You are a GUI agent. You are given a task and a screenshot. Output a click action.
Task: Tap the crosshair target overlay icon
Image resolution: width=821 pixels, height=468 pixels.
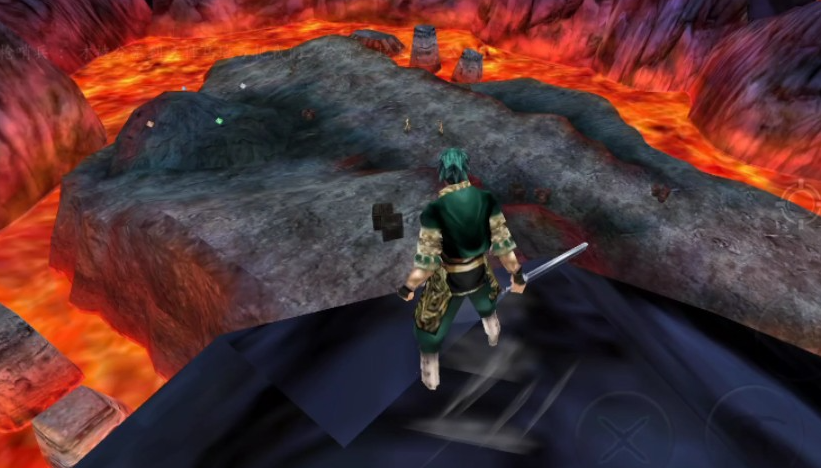point(802,205)
